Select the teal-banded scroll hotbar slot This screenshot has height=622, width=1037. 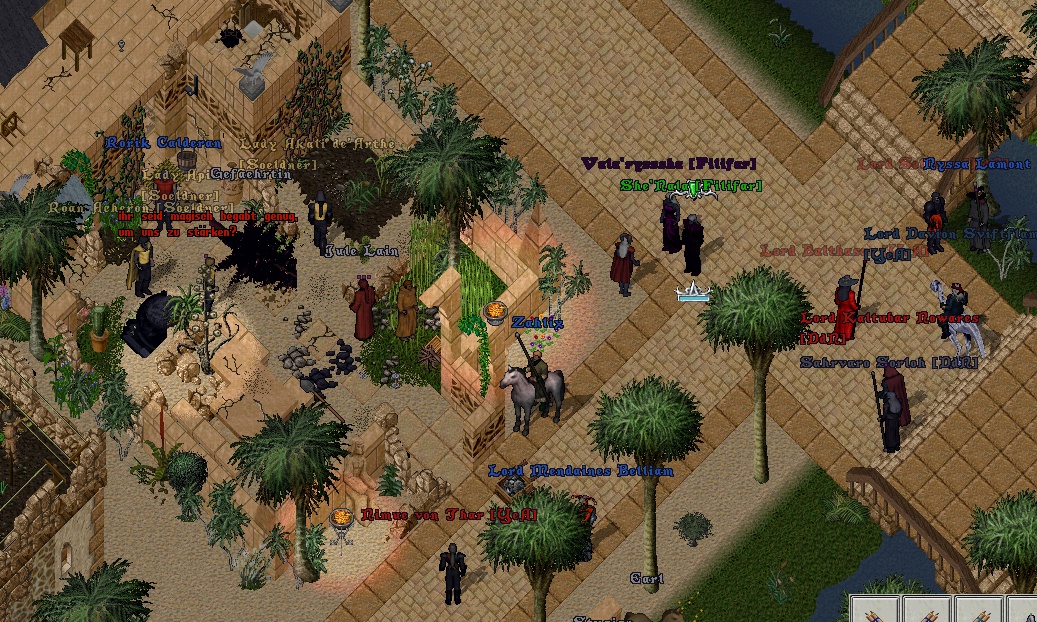pos(979,612)
